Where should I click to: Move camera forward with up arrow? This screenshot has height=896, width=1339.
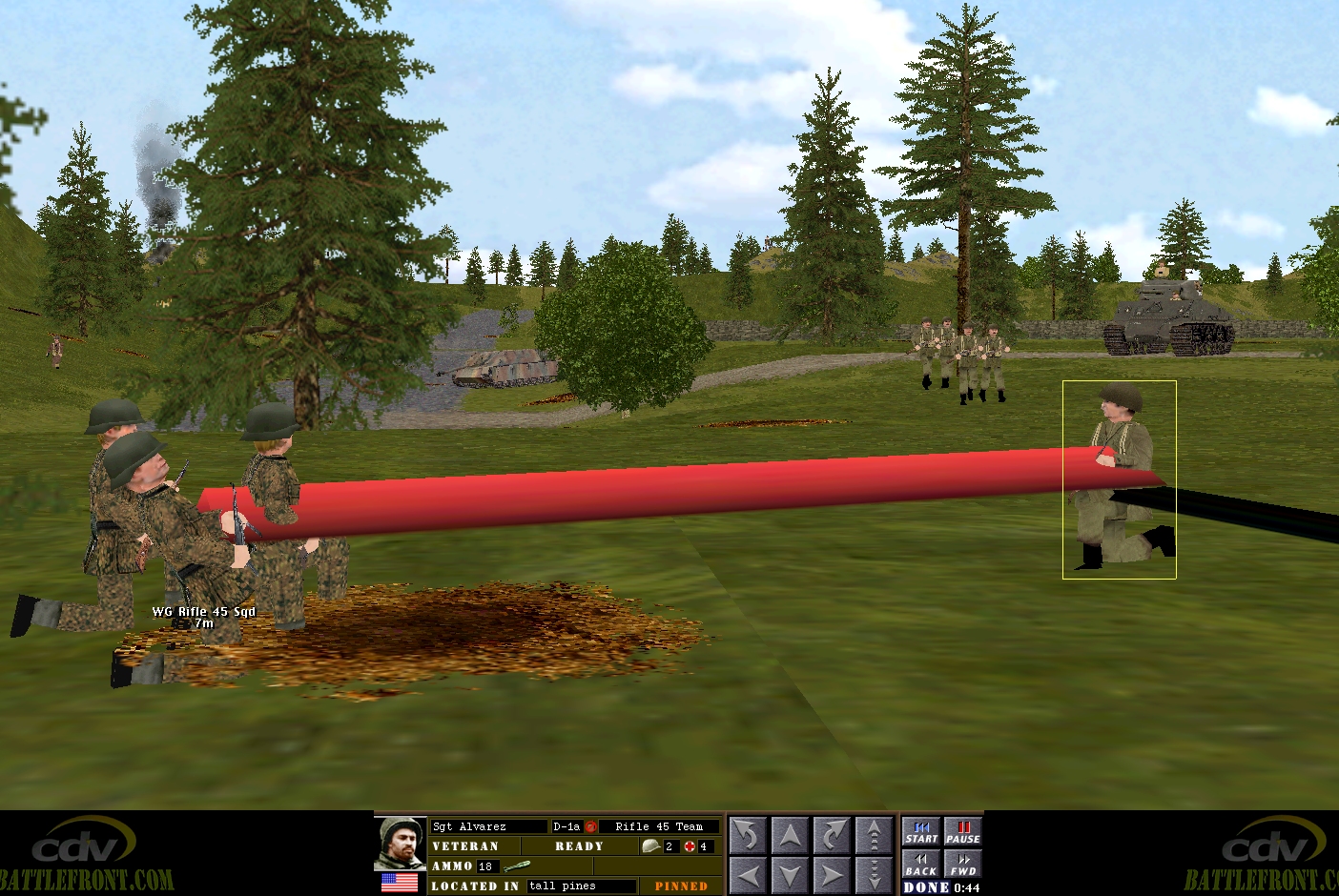790,836
